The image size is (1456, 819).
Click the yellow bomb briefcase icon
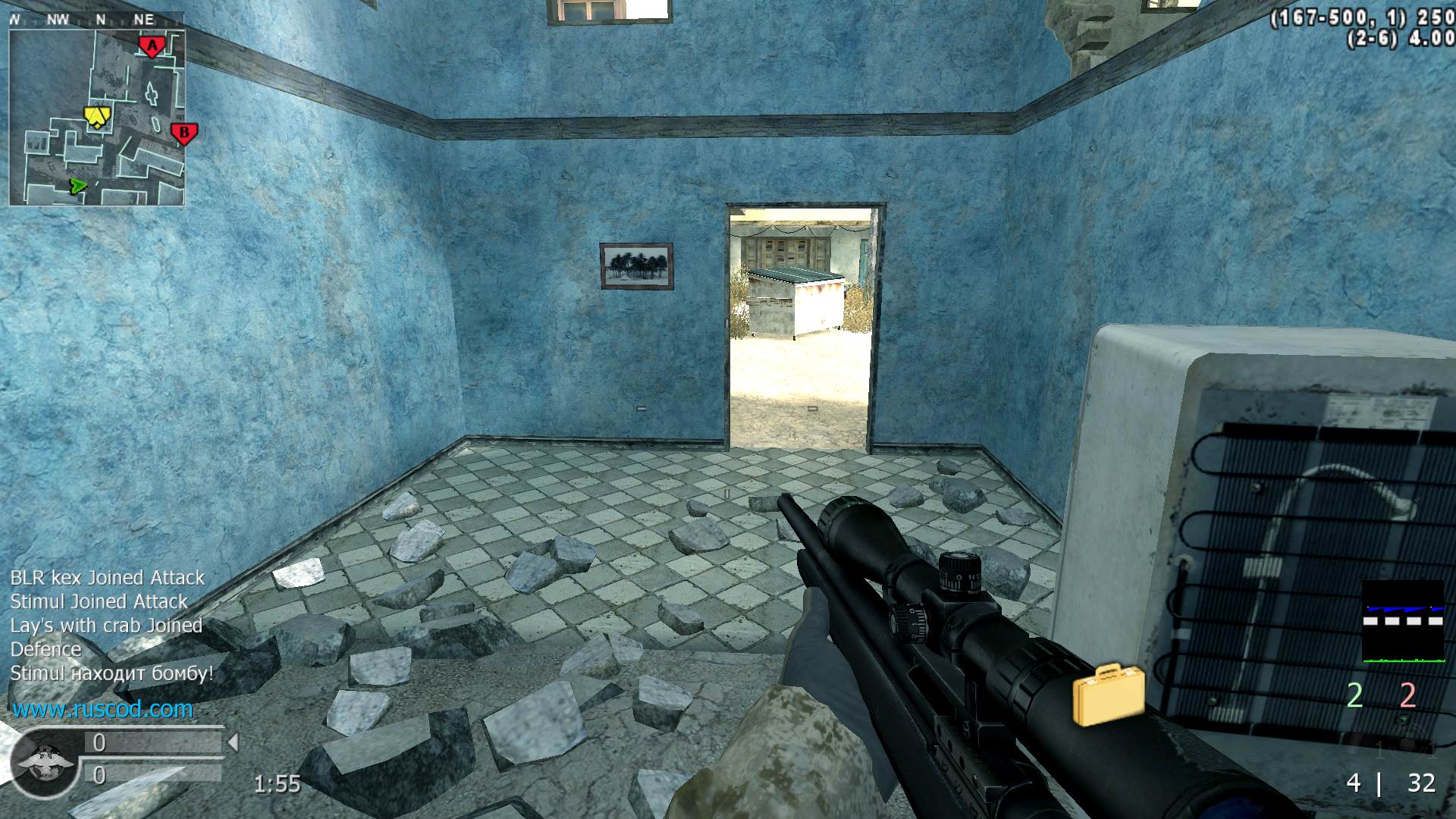pos(1108,693)
